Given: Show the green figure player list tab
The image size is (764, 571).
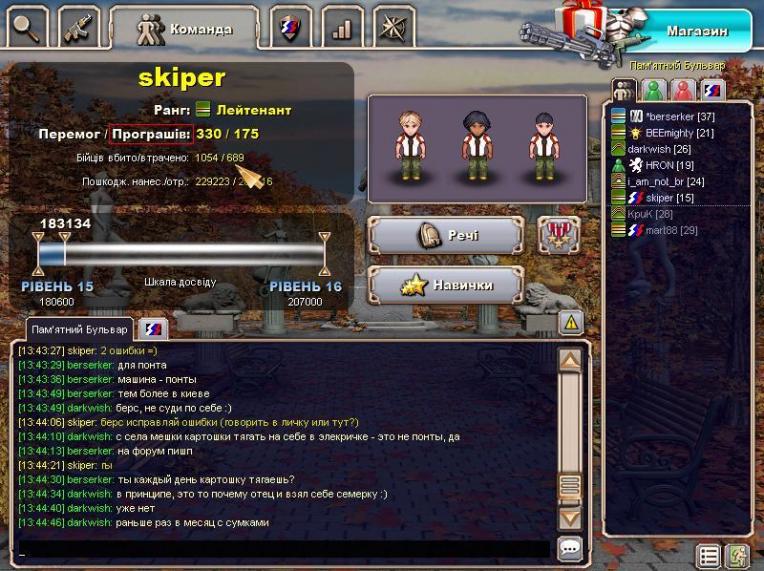Looking at the screenshot, I should coord(654,90).
